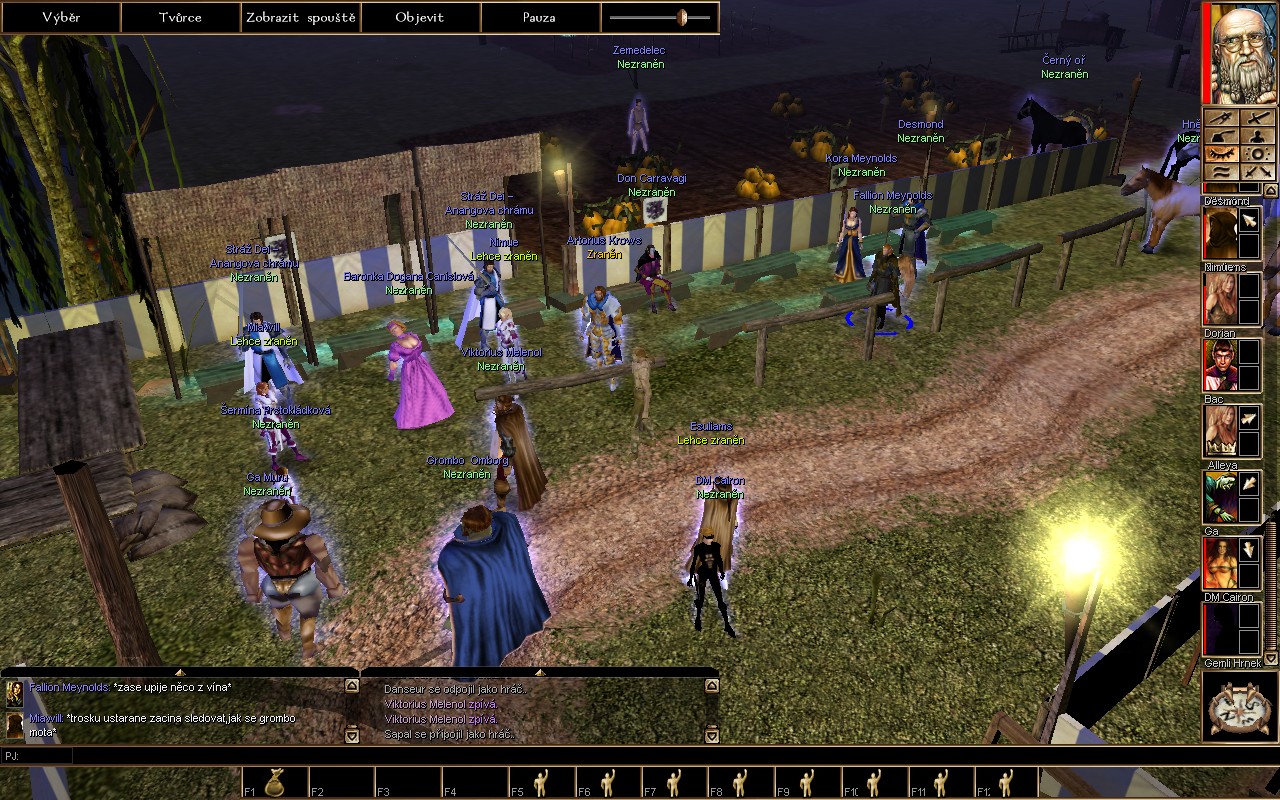
Task: Select Desmond's hooded portrait in the party list
Action: click(1219, 234)
